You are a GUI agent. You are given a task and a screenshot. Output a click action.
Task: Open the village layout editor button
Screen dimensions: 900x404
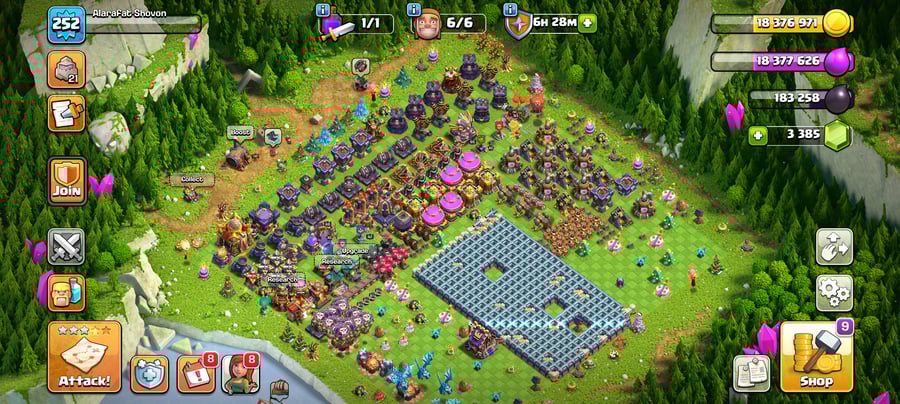(x=750, y=373)
